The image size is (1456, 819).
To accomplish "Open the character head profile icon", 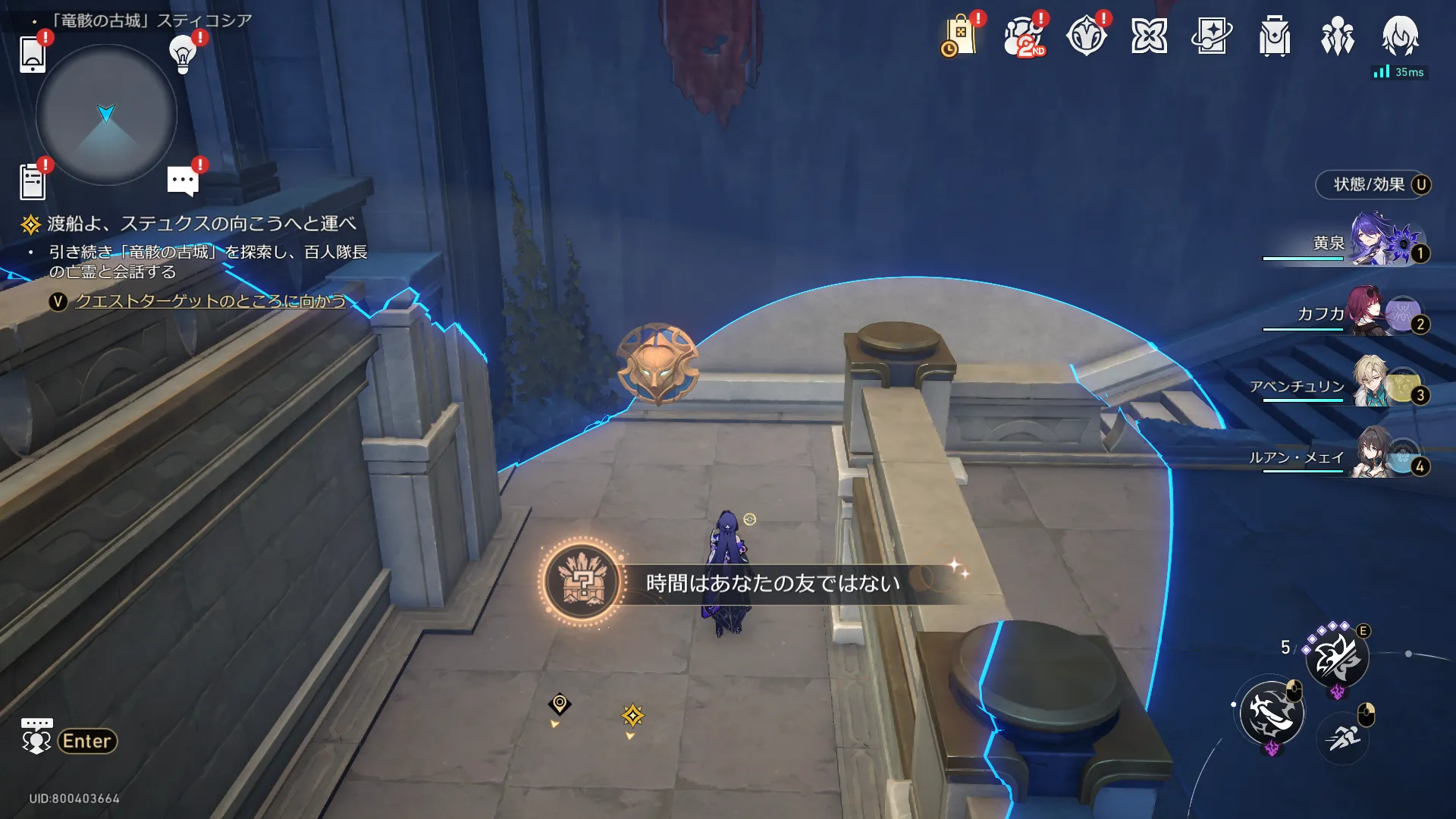I will 1400,36.
